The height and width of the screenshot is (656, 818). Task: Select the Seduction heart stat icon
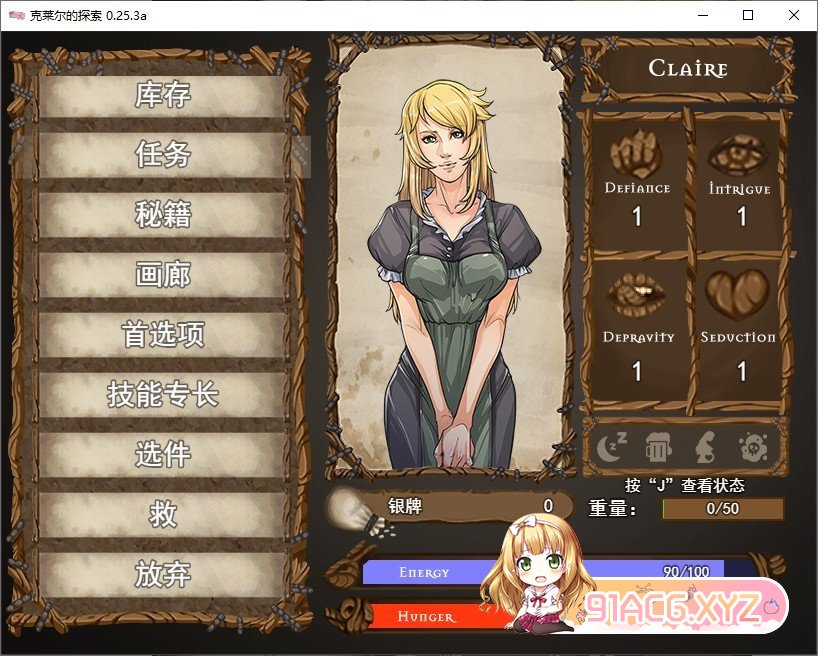[x=738, y=295]
